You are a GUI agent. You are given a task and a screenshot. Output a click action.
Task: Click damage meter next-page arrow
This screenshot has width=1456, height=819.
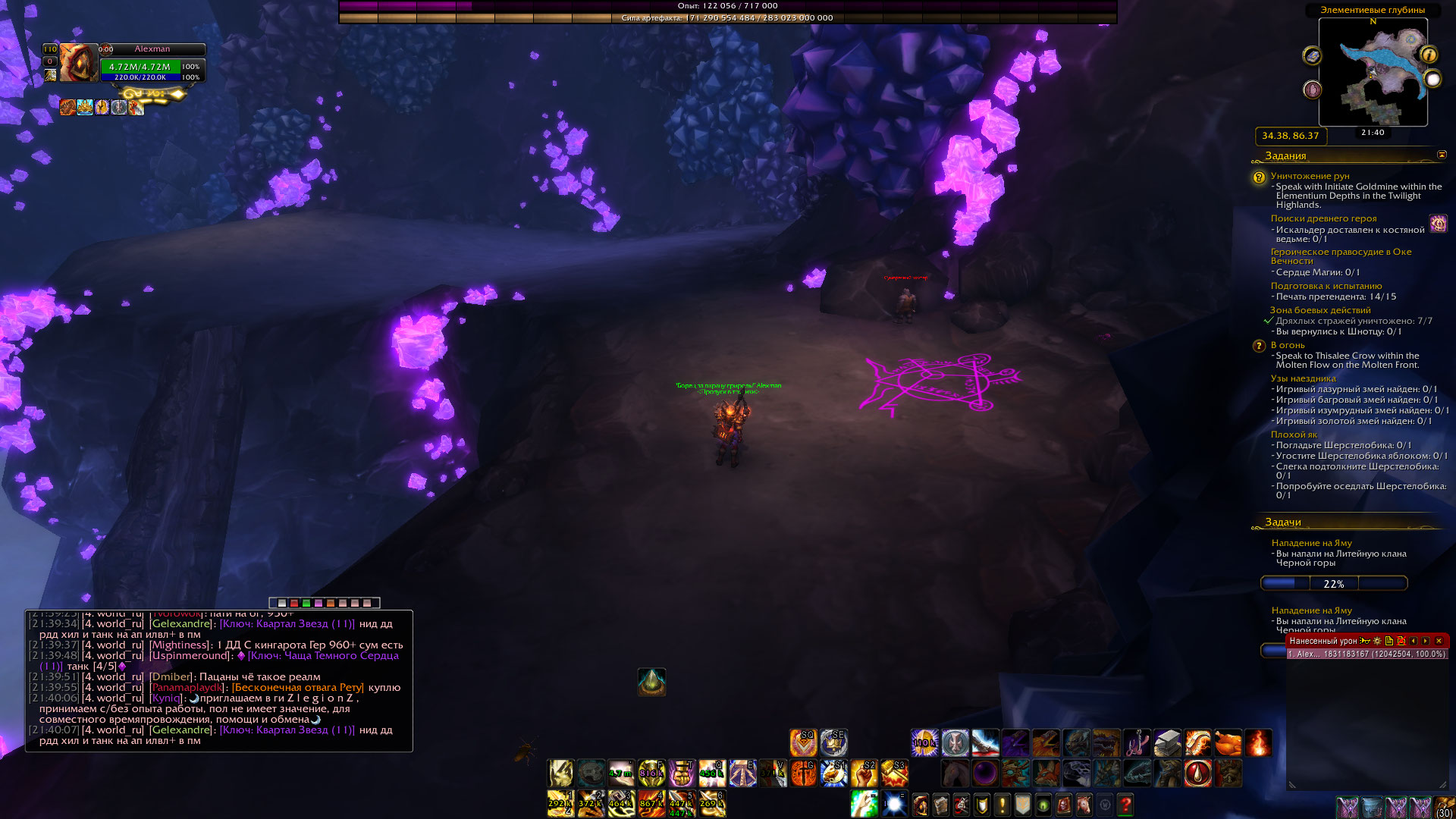click(1426, 641)
